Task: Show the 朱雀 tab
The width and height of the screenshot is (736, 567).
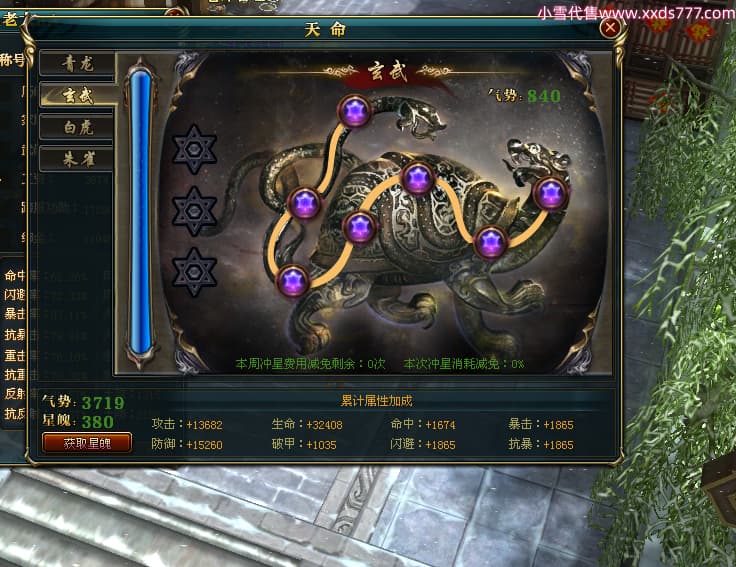Action: (76, 158)
